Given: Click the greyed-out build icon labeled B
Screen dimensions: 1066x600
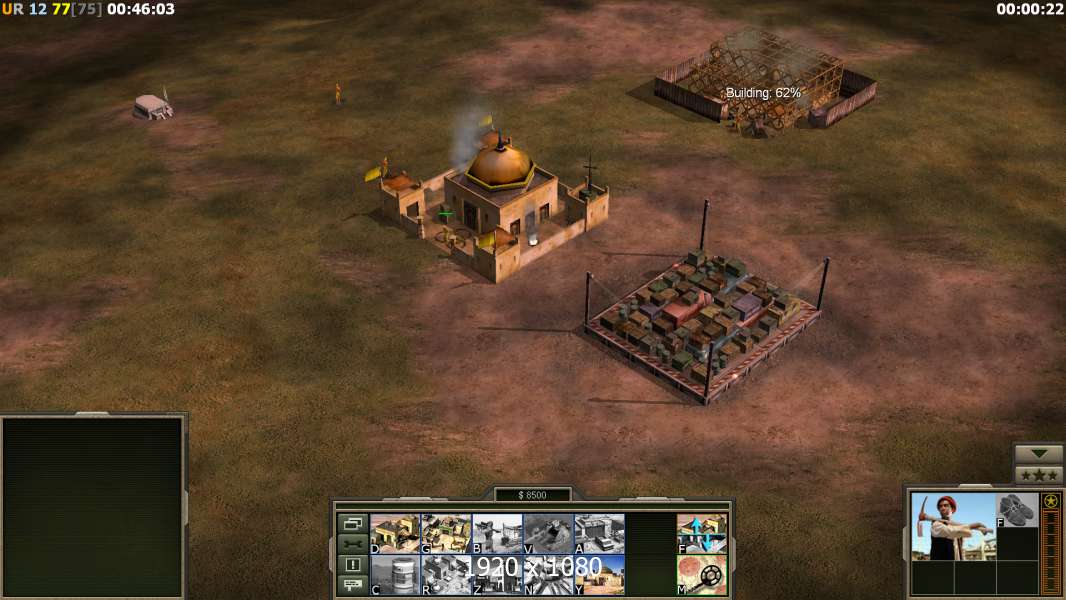Looking at the screenshot, I should tap(497, 533).
